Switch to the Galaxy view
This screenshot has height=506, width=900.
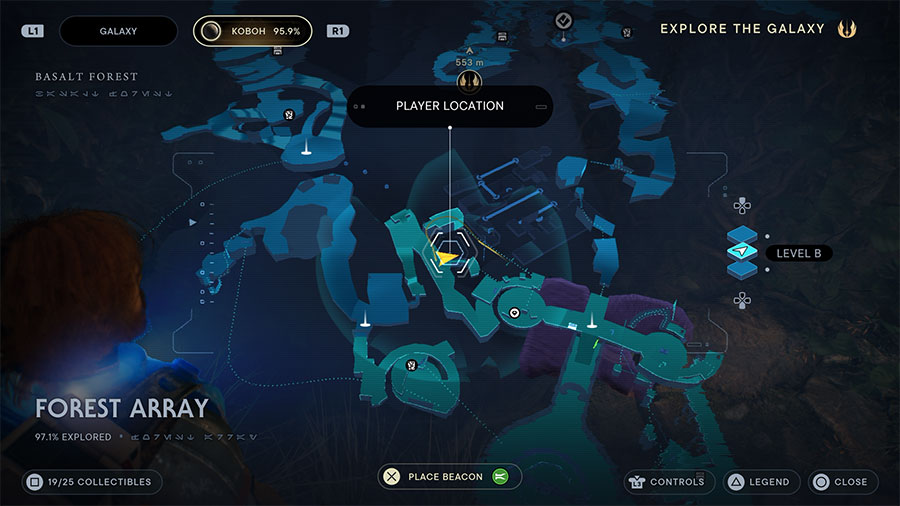point(118,31)
